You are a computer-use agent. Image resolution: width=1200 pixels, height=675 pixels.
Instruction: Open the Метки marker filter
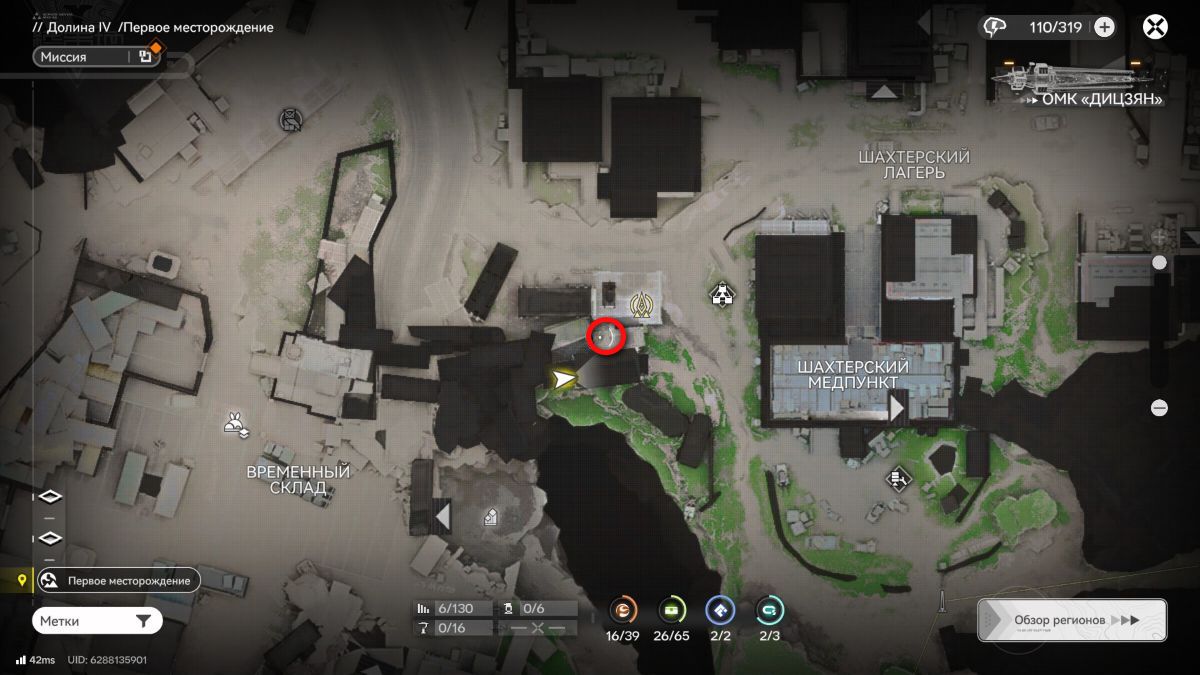click(97, 621)
